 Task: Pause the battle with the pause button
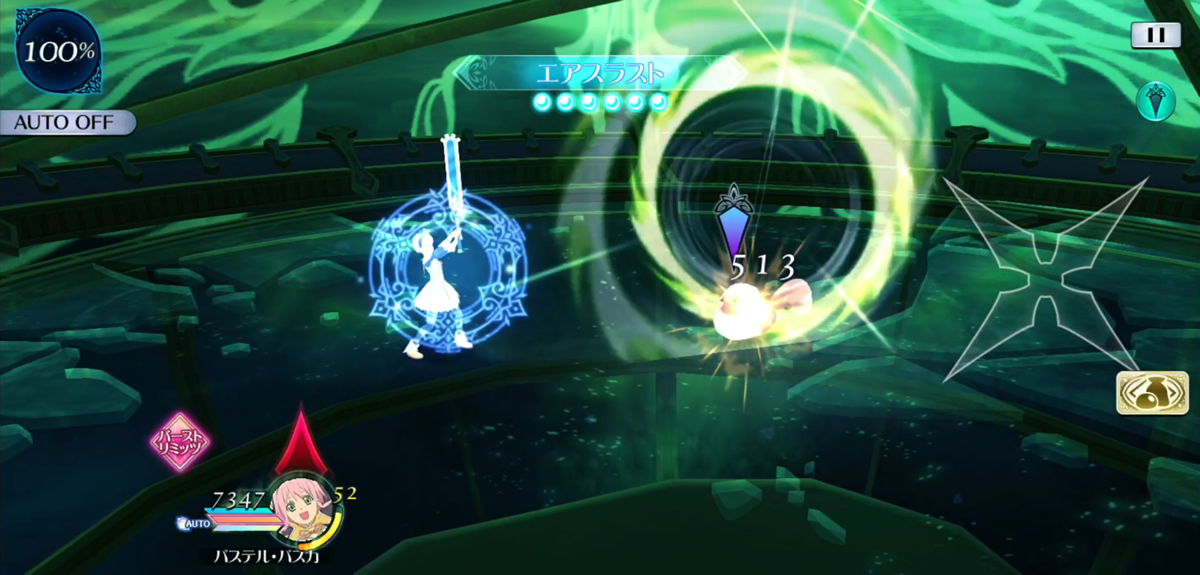click(1155, 35)
